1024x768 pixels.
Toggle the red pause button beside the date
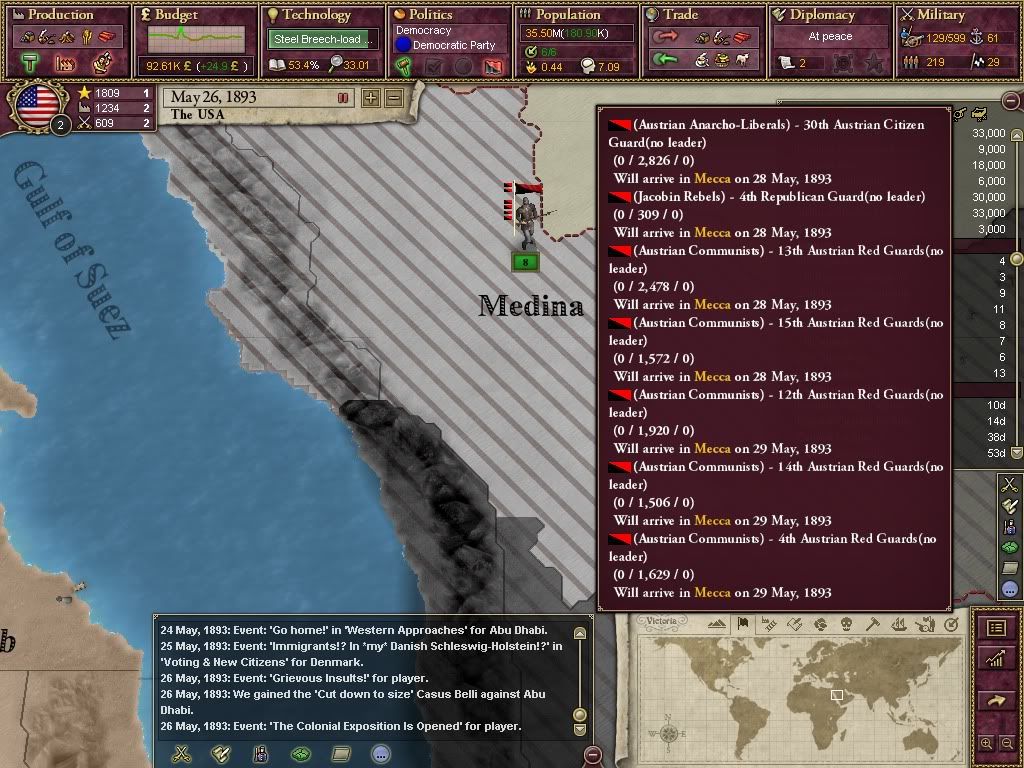(343, 98)
